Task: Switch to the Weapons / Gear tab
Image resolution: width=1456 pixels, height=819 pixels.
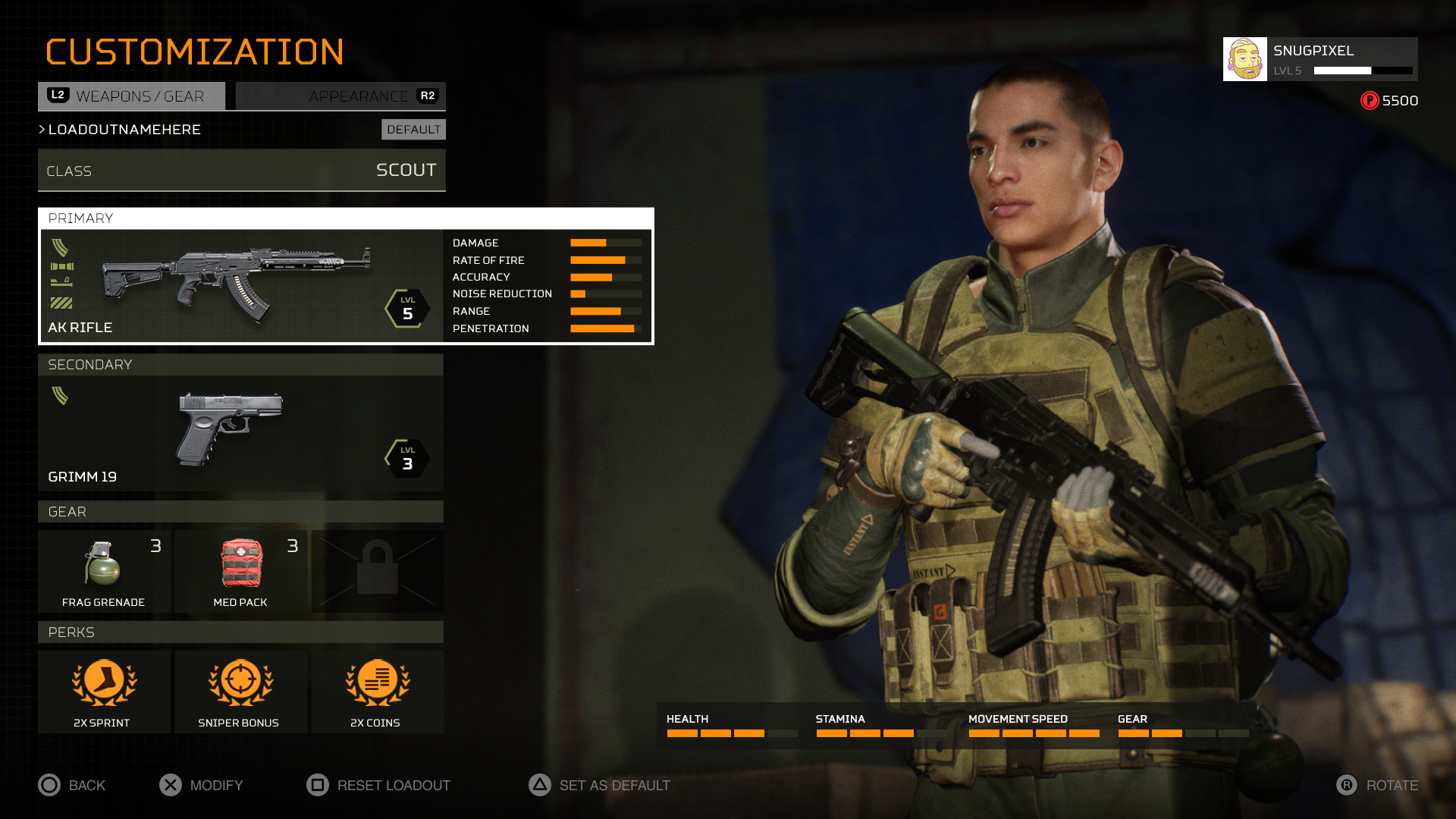Action: [x=132, y=96]
